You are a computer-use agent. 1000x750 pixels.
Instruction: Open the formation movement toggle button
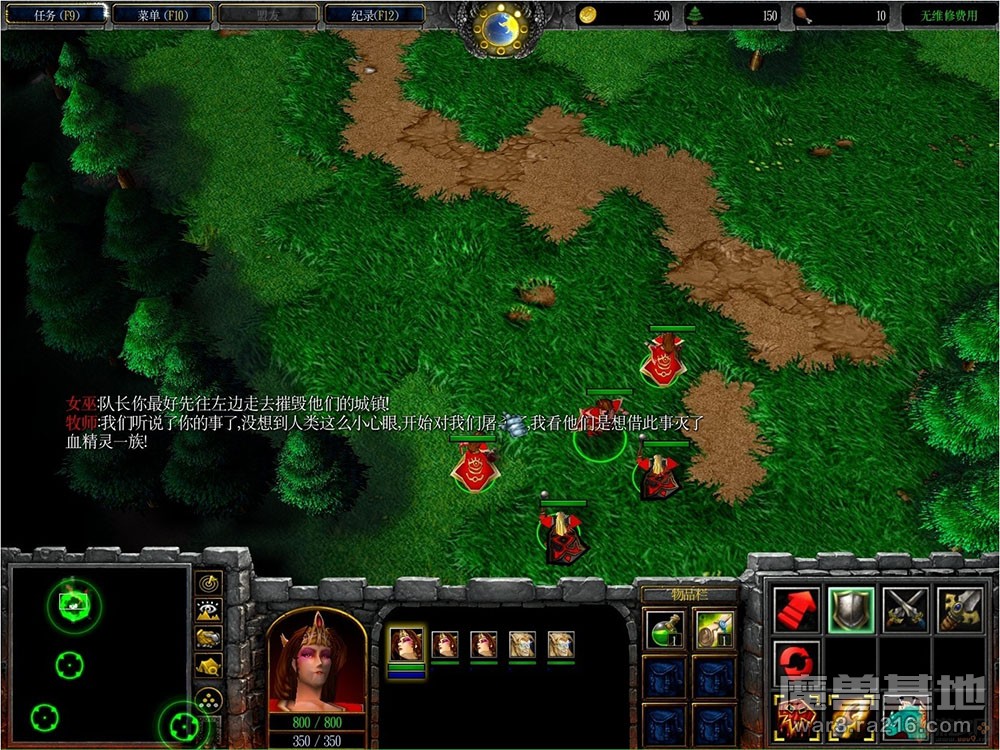(209, 698)
